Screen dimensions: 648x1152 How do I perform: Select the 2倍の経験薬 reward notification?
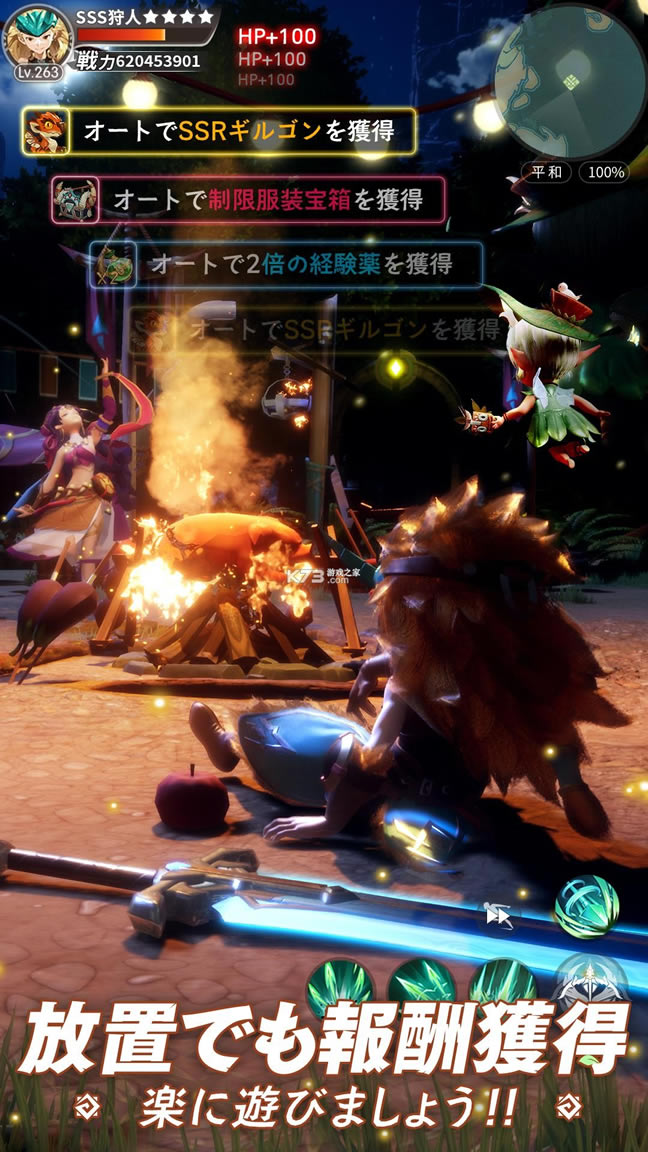point(287,265)
